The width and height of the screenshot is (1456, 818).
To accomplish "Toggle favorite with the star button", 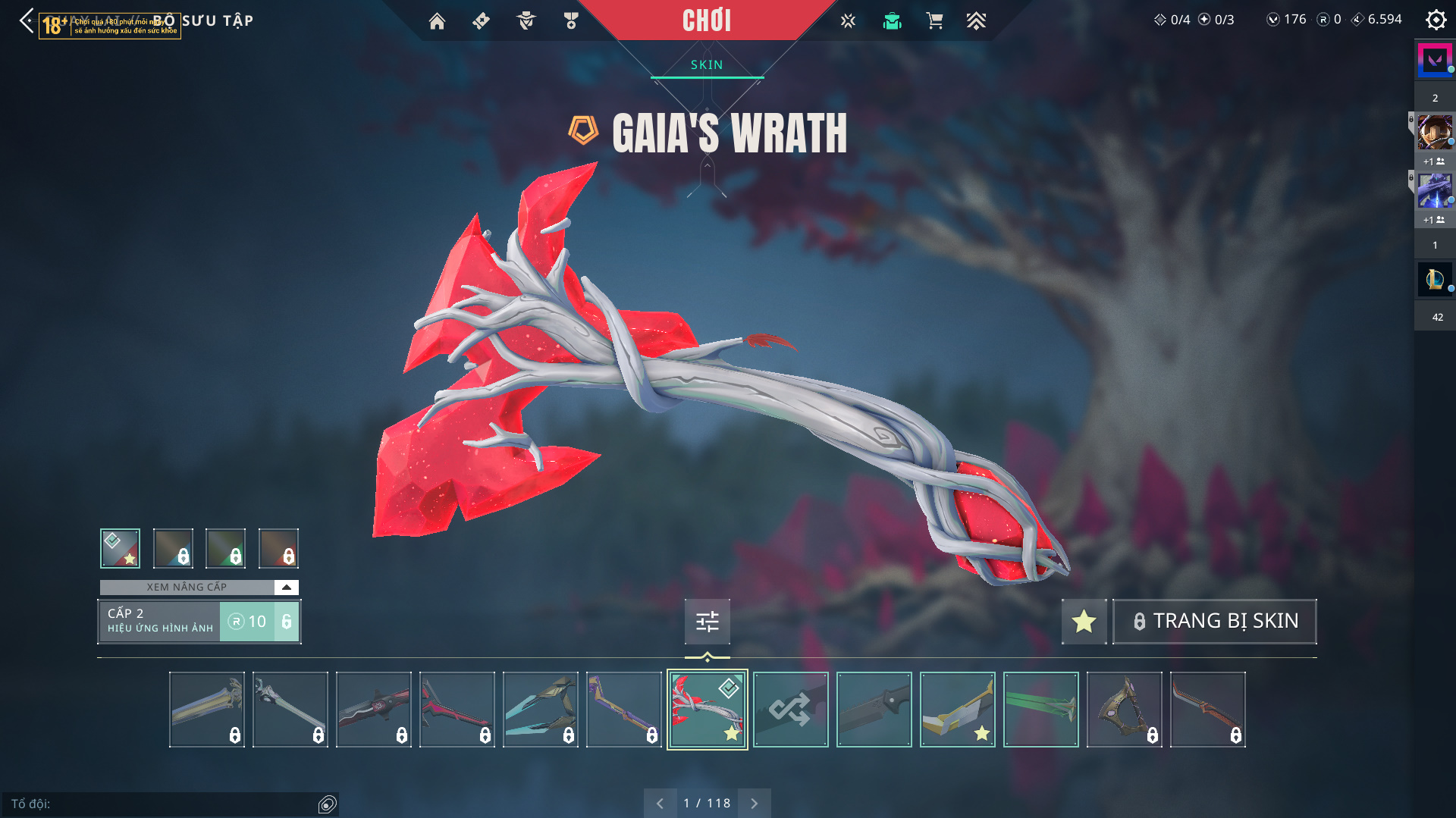I will coord(1084,622).
